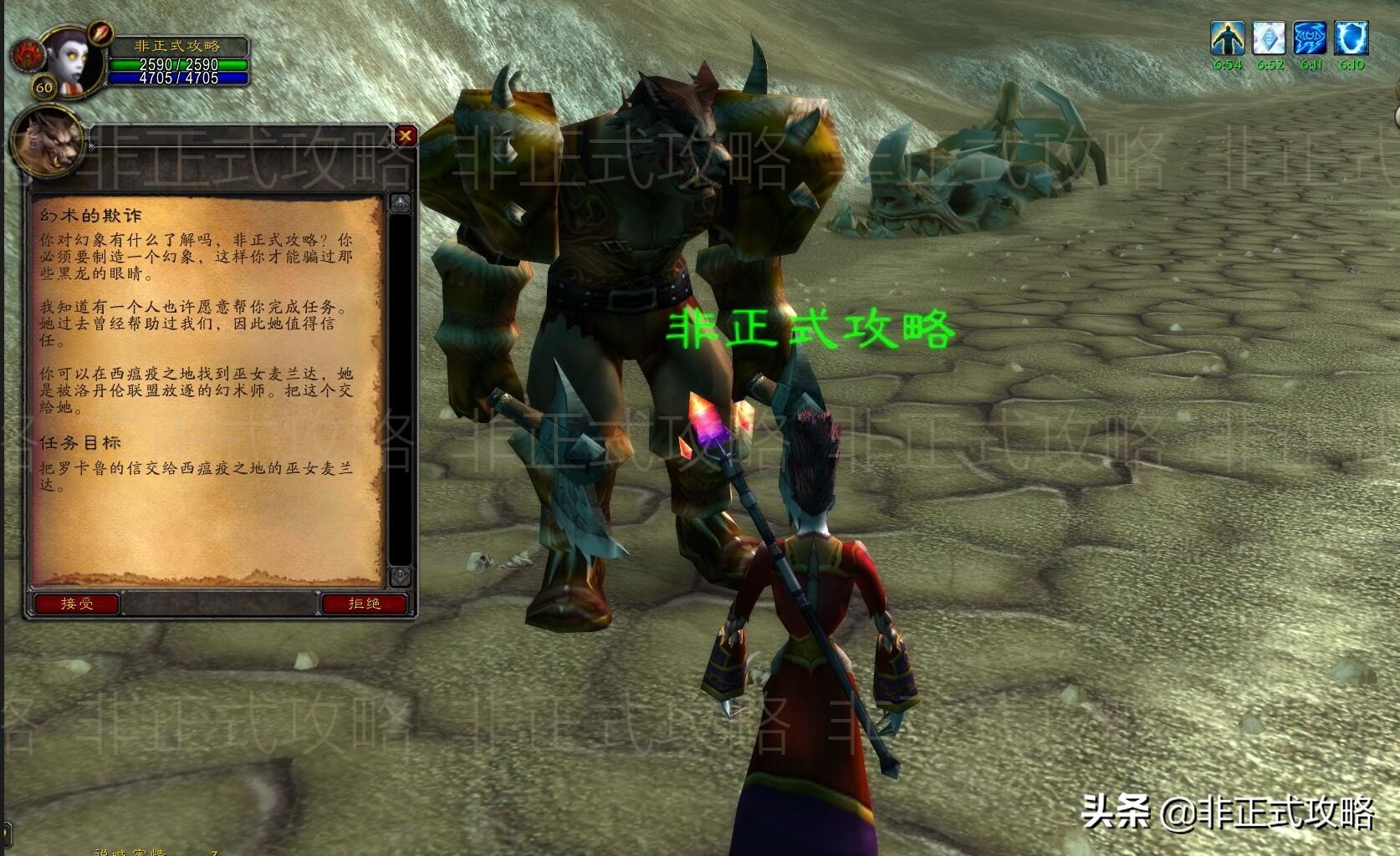Close the quest dialog with the X button
1400x856 pixels.
(403, 136)
